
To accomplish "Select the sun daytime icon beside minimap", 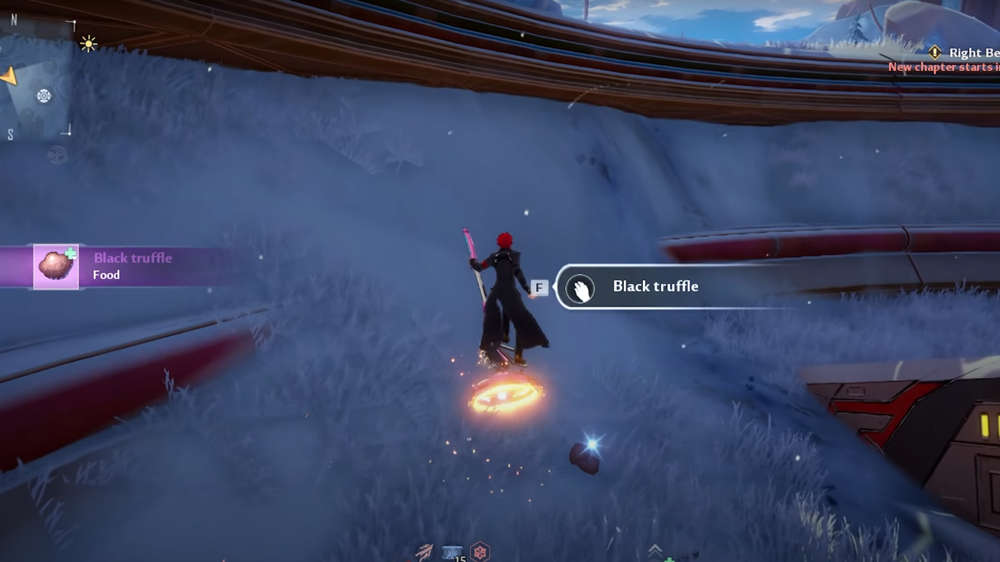I will click(88, 43).
